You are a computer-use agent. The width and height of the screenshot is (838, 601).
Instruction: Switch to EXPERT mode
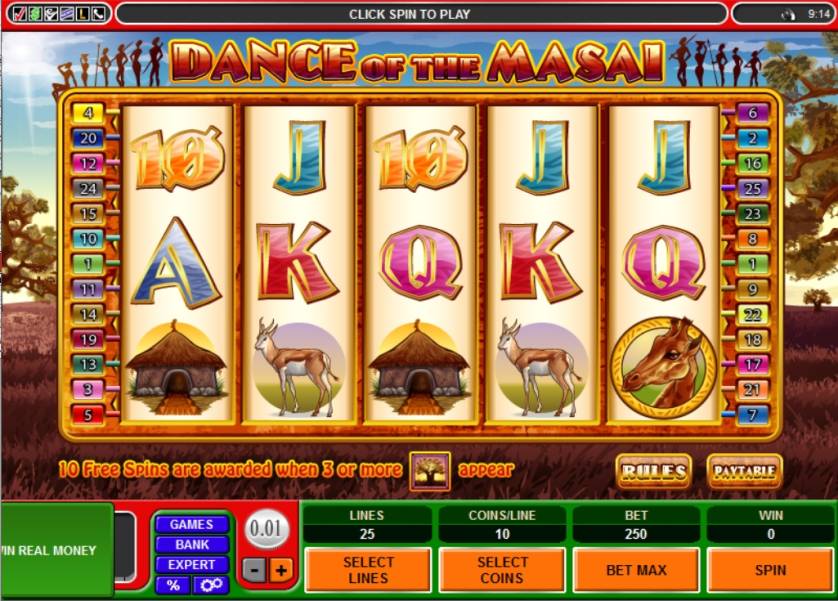point(191,565)
